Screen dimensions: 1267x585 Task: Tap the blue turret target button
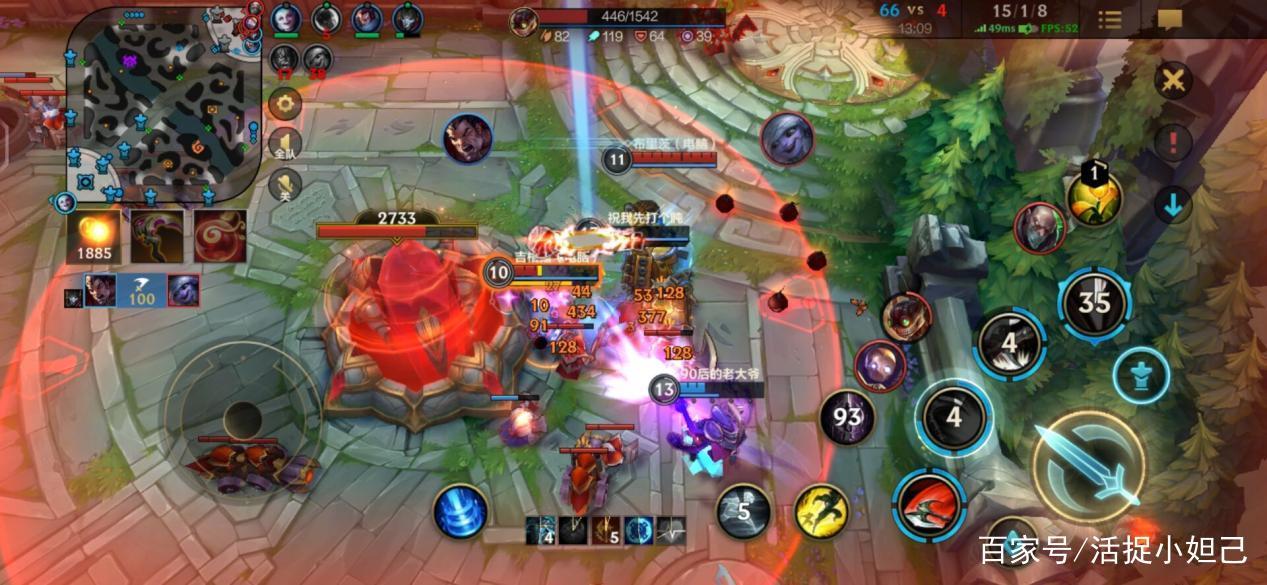tap(1141, 375)
